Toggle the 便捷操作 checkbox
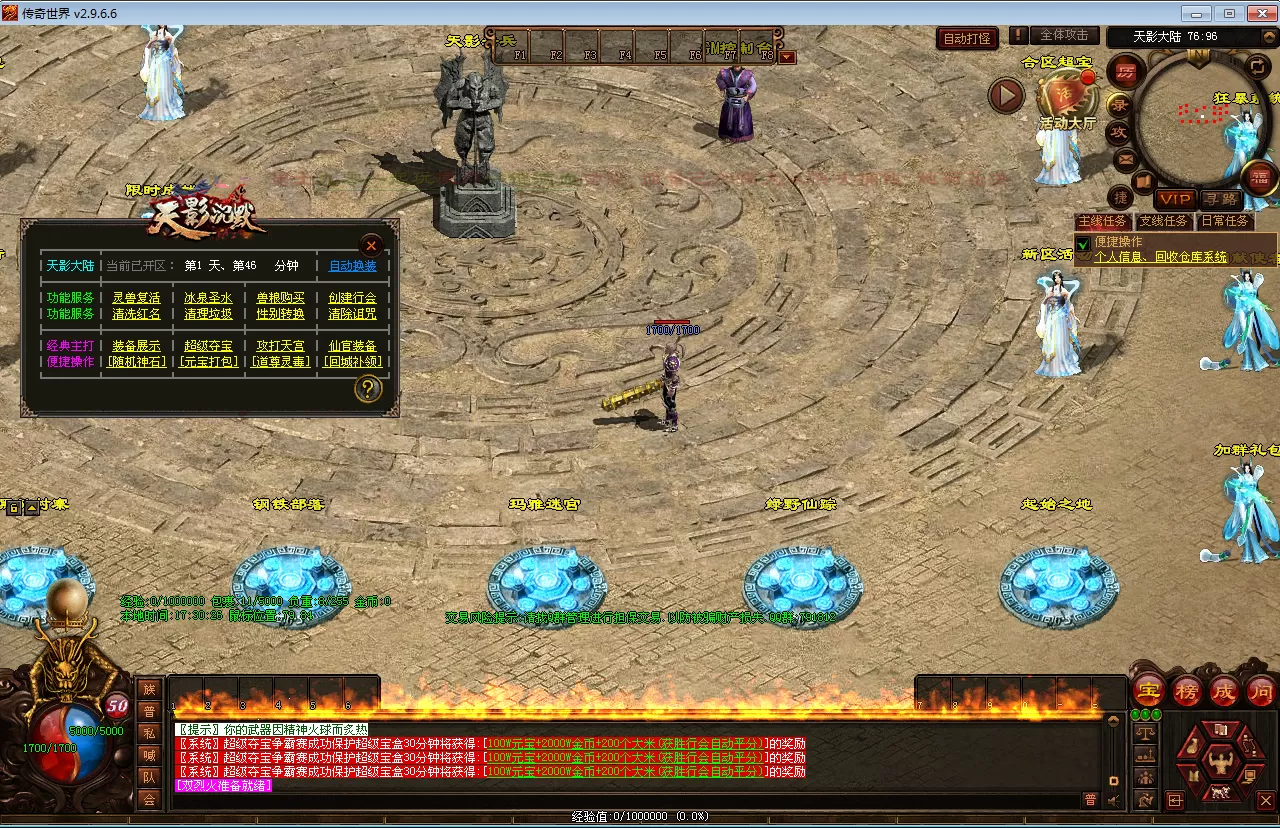This screenshot has height=828, width=1280. (x=1083, y=245)
